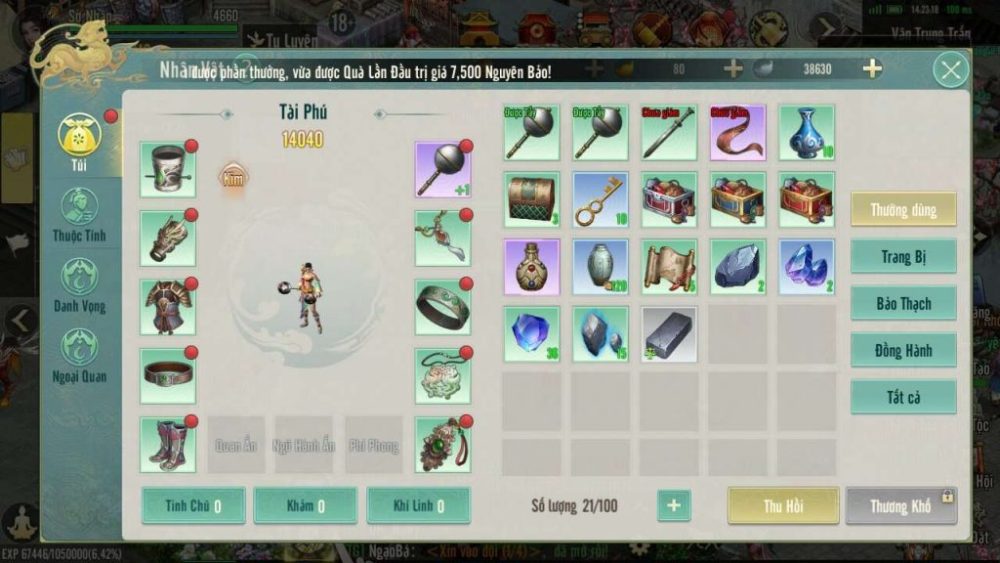Click the equipped boots slot

pyautogui.click(x=167, y=445)
